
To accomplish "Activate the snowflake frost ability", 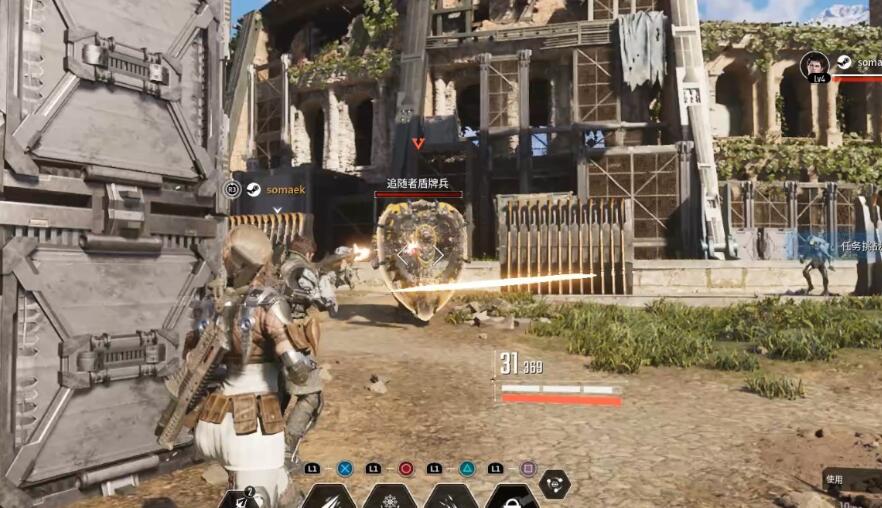I will (x=390, y=497).
